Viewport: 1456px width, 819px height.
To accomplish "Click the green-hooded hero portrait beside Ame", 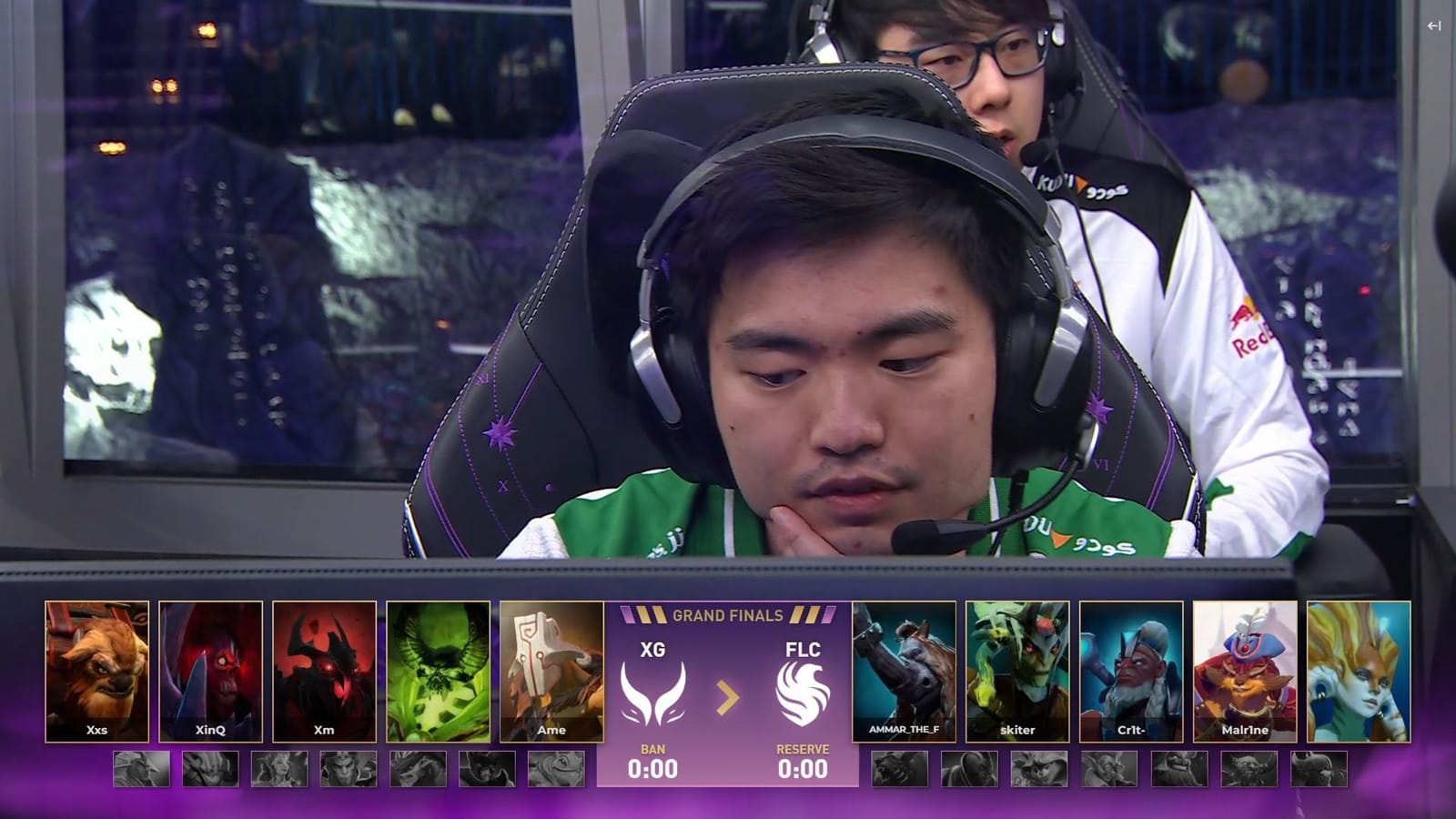I will click(x=438, y=669).
